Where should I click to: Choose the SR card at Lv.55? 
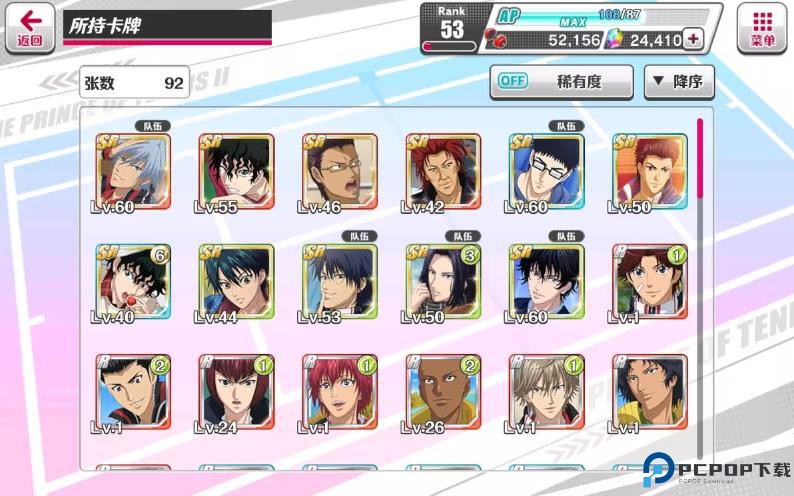click(x=236, y=172)
